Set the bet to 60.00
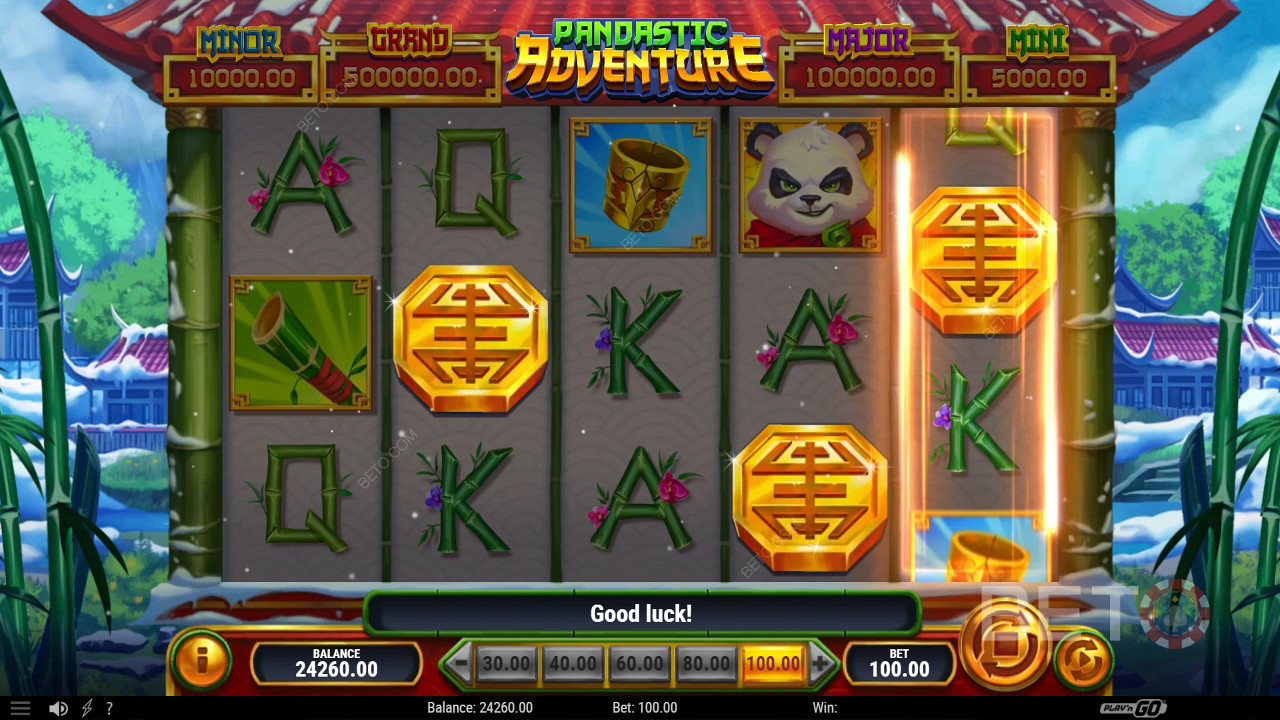Image resolution: width=1280 pixels, height=720 pixels. point(639,663)
